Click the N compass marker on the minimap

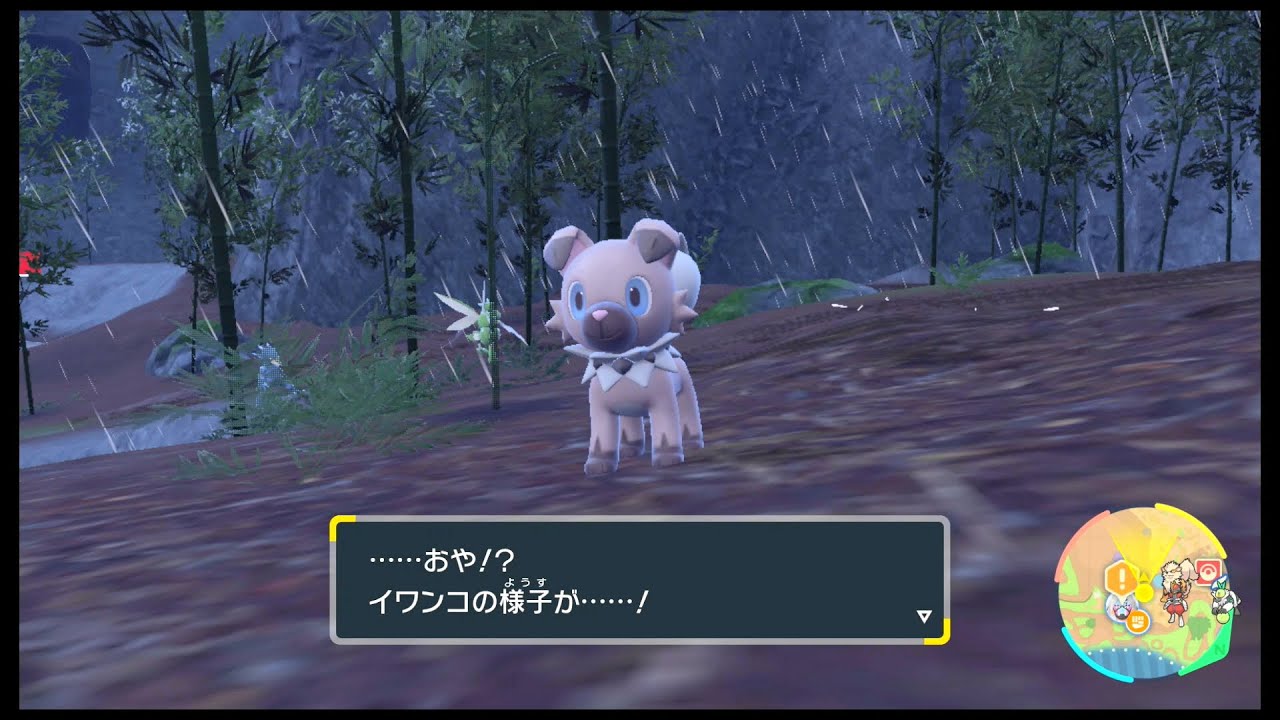pyautogui.click(x=1221, y=649)
